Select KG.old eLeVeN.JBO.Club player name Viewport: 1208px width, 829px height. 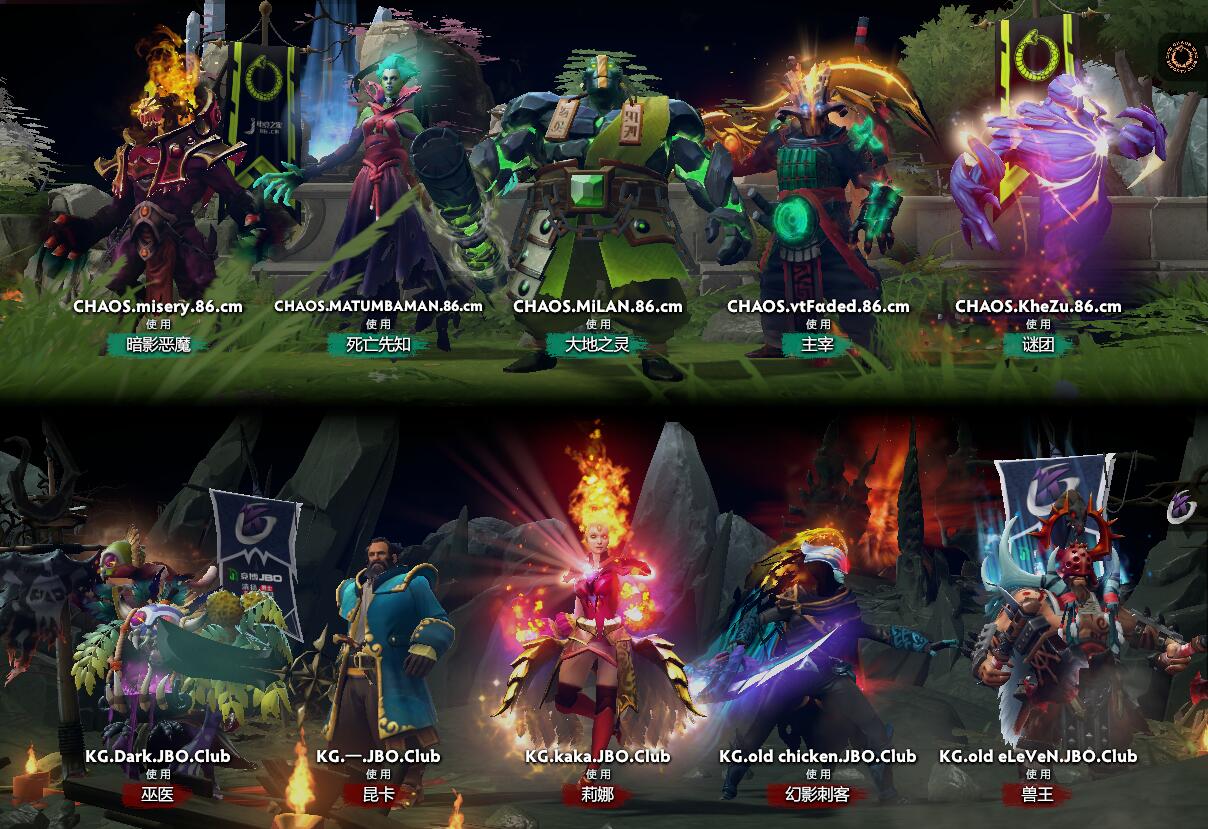click(1038, 756)
